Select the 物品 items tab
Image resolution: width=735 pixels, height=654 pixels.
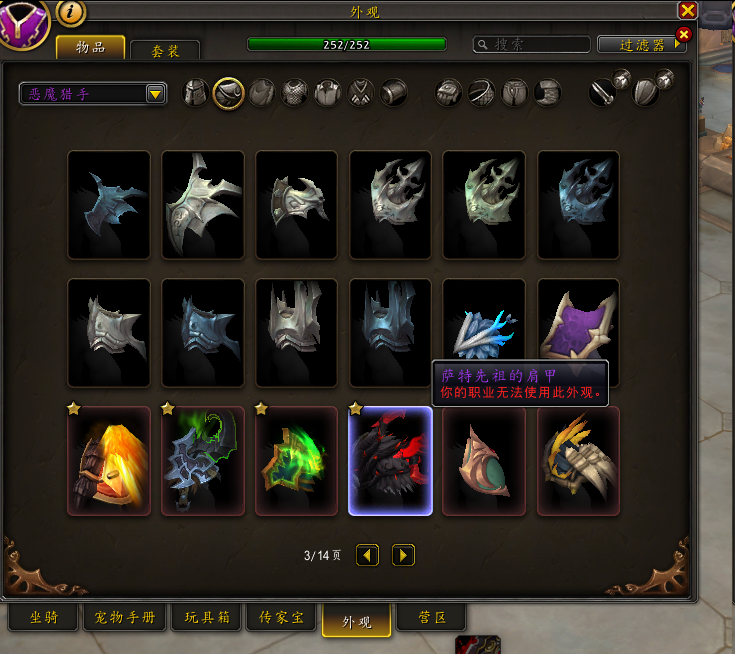[90, 47]
